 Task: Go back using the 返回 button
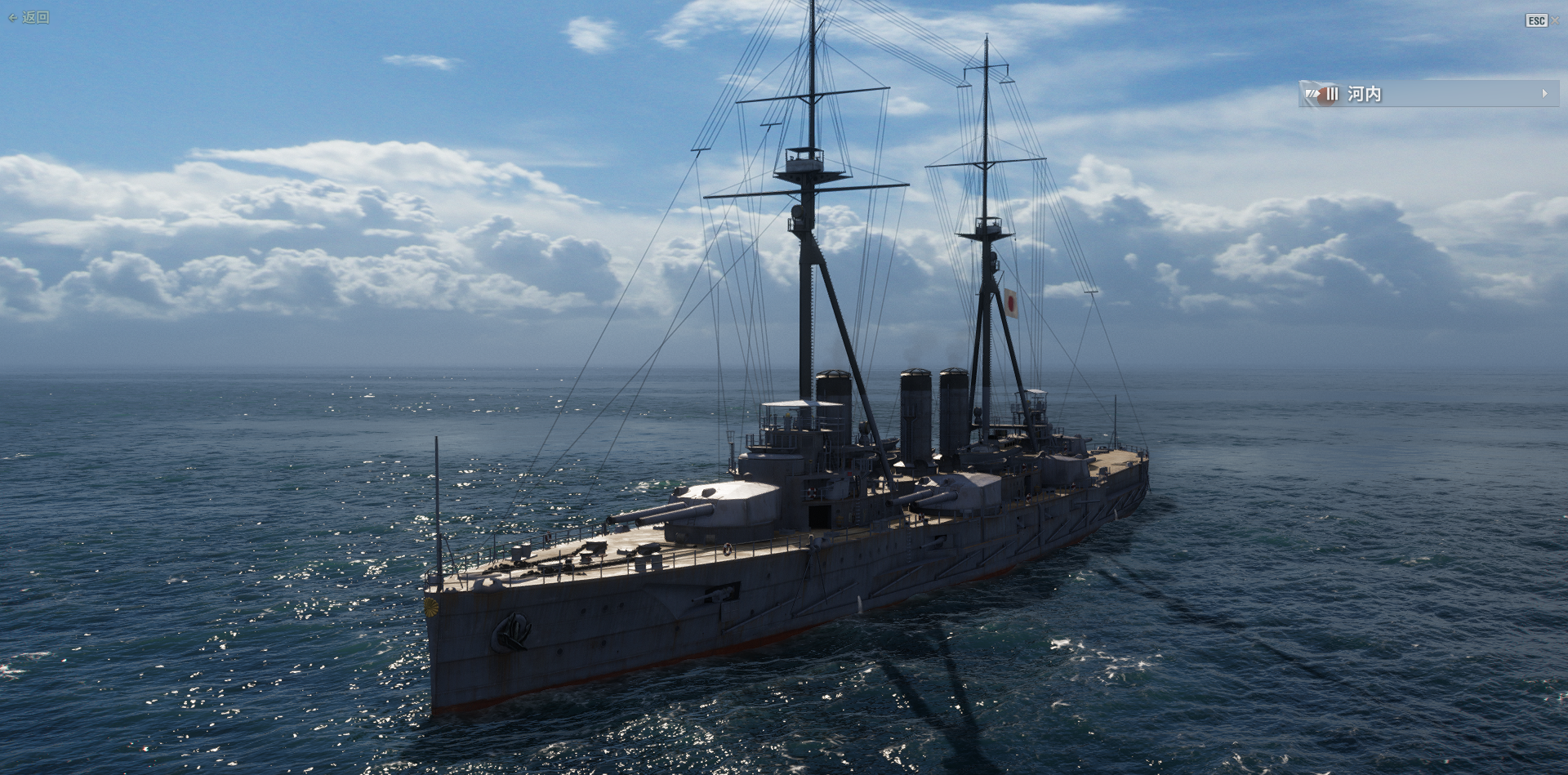(x=29, y=17)
